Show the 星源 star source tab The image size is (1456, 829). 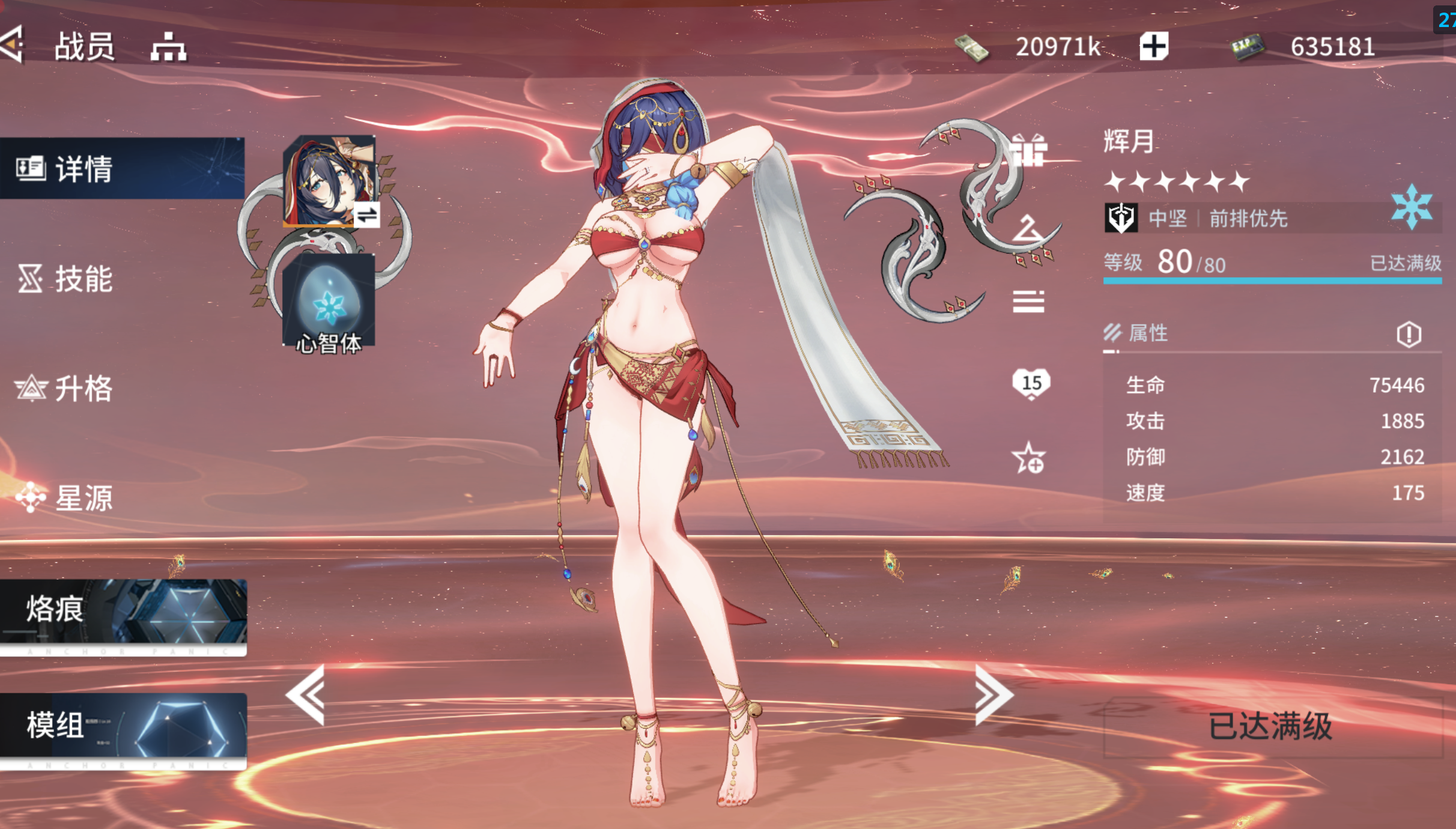(x=65, y=498)
